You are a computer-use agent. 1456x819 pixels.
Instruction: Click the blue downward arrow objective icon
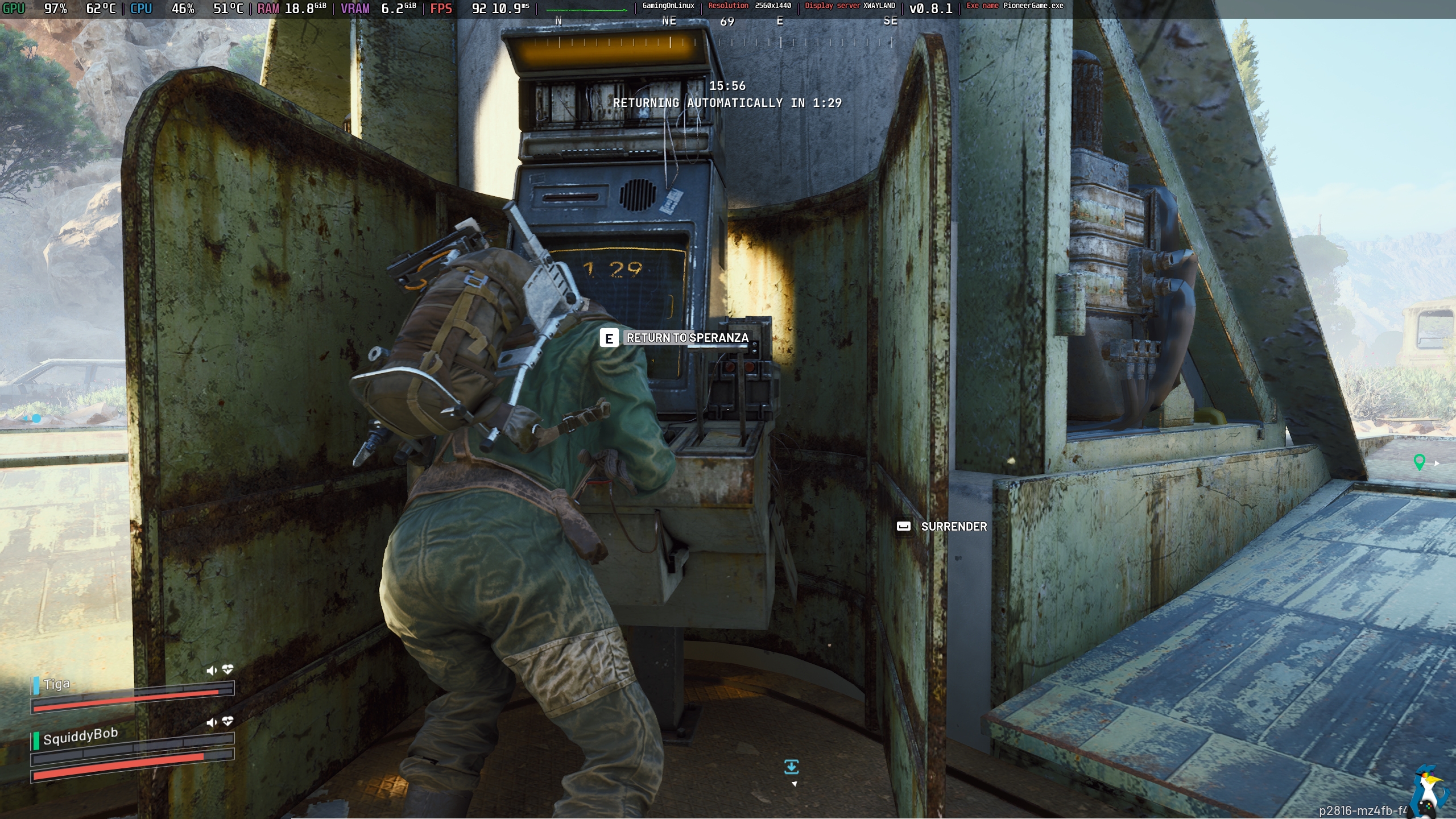[x=791, y=767]
